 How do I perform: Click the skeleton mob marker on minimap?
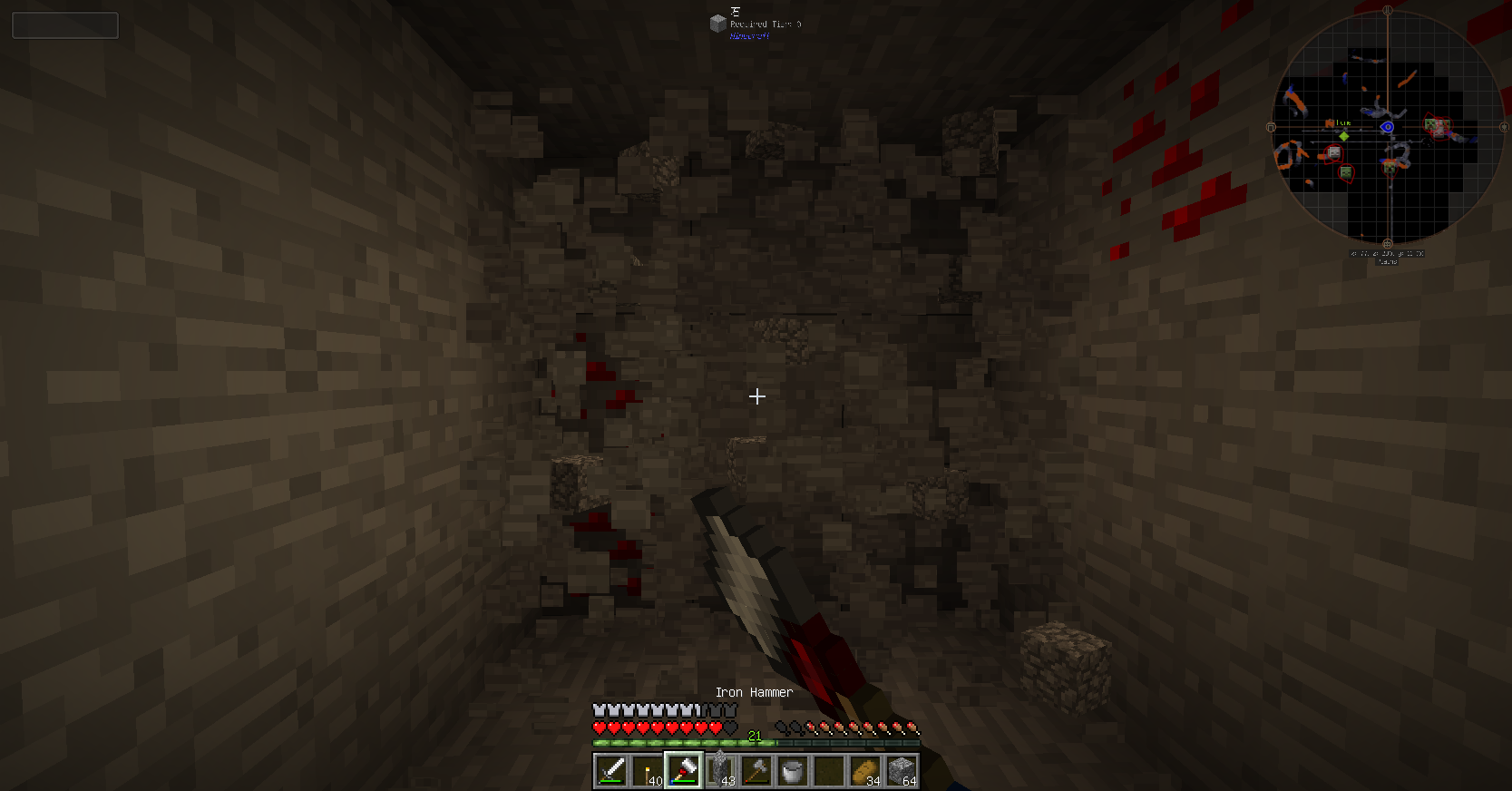(1333, 152)
